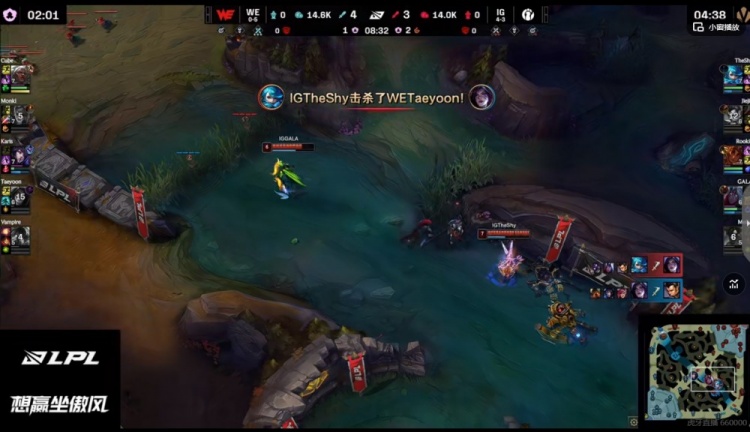
Task: Click TheShy's portrait in the kill announcement
Action: click(x=271, y=97)
